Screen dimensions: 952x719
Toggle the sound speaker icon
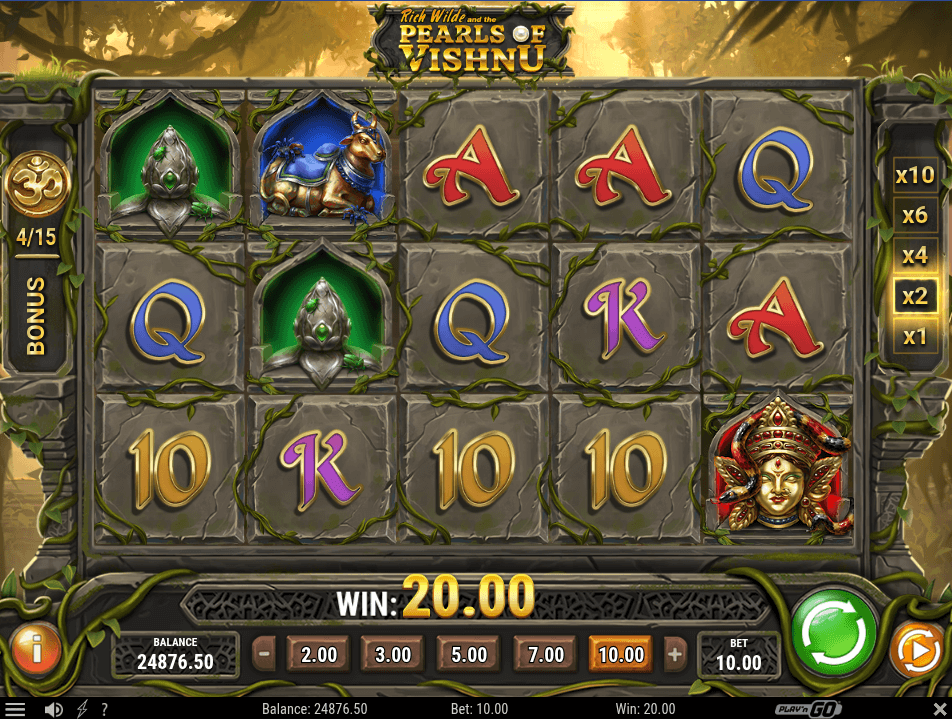pyautogui.click(x=54, y=709)
